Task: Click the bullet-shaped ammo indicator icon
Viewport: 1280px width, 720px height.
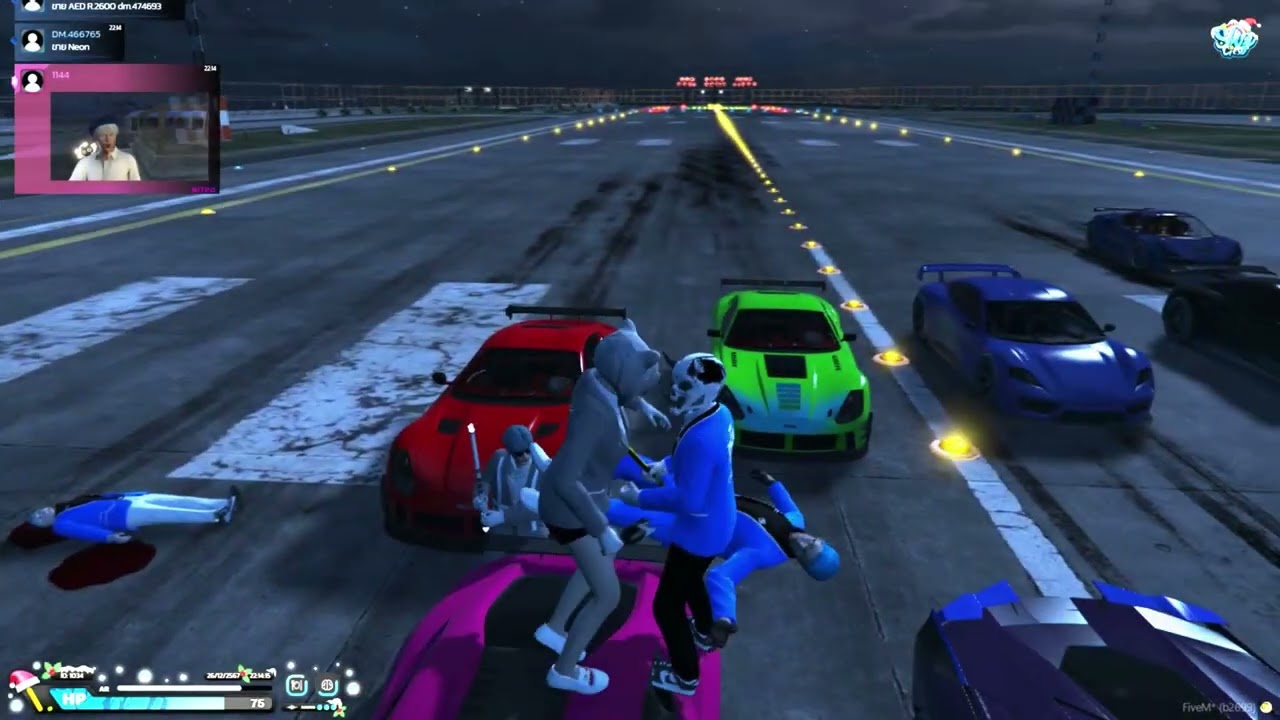Action: [292, 707]
